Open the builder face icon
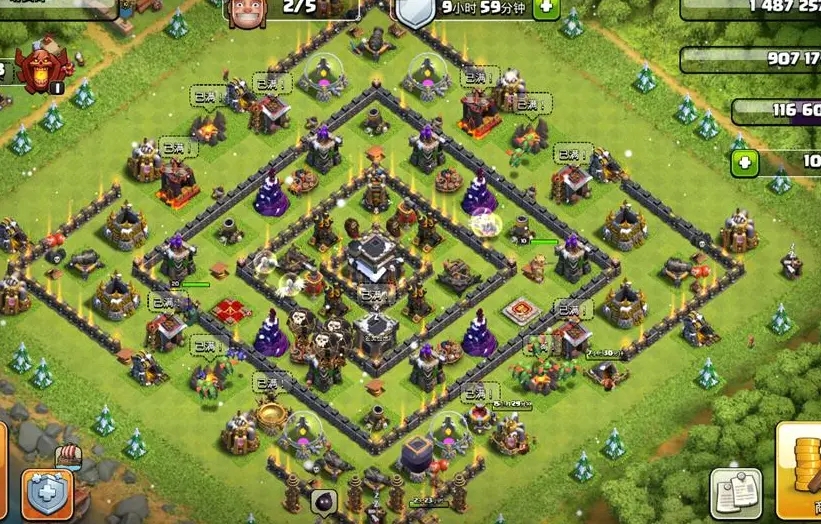The height and width of the screenshot is (524, 821). pyautogui.click(x=243, y=10)
